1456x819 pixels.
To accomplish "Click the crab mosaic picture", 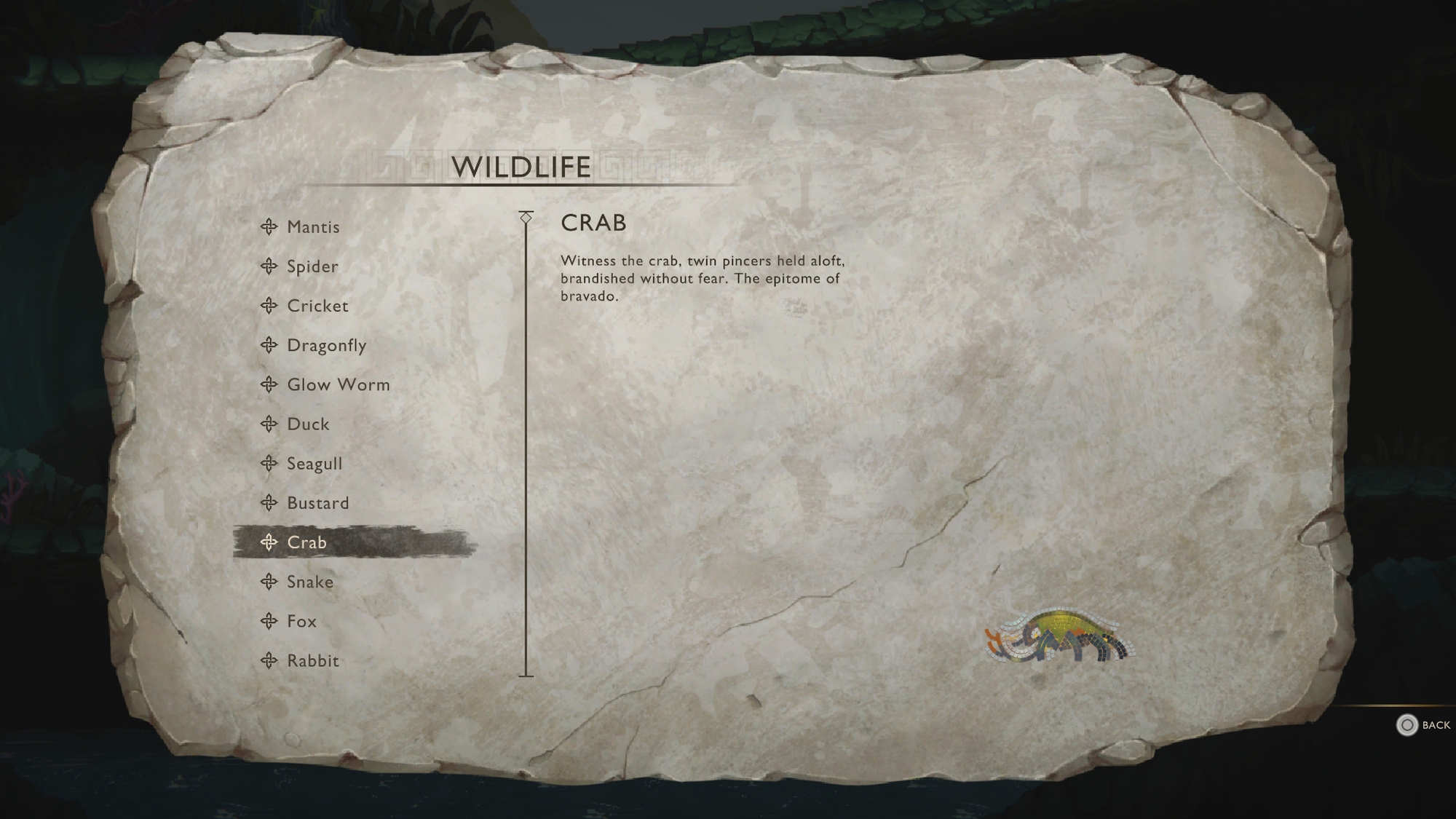I will click(1059, 636).
